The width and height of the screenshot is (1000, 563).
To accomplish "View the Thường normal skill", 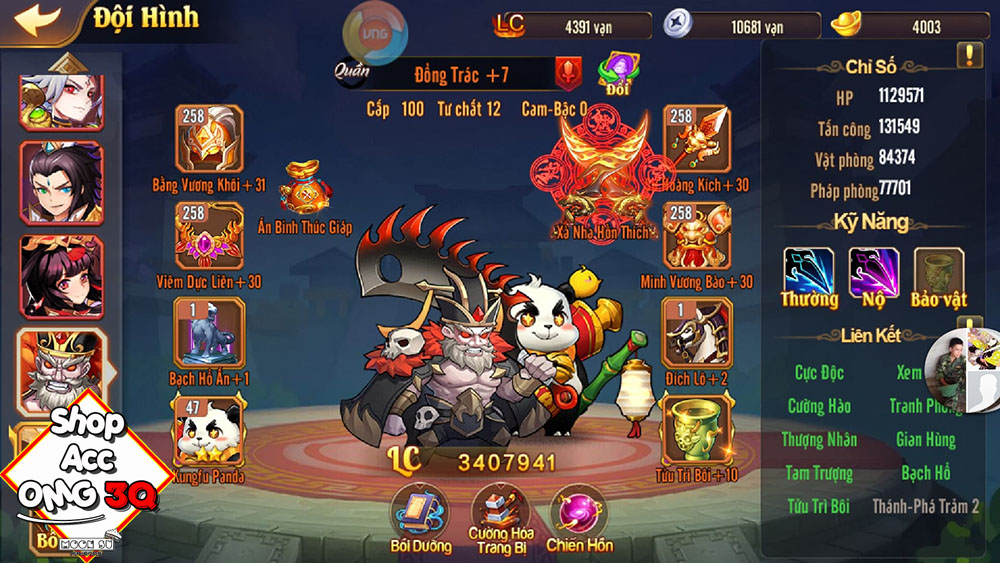I will [809, 271].
